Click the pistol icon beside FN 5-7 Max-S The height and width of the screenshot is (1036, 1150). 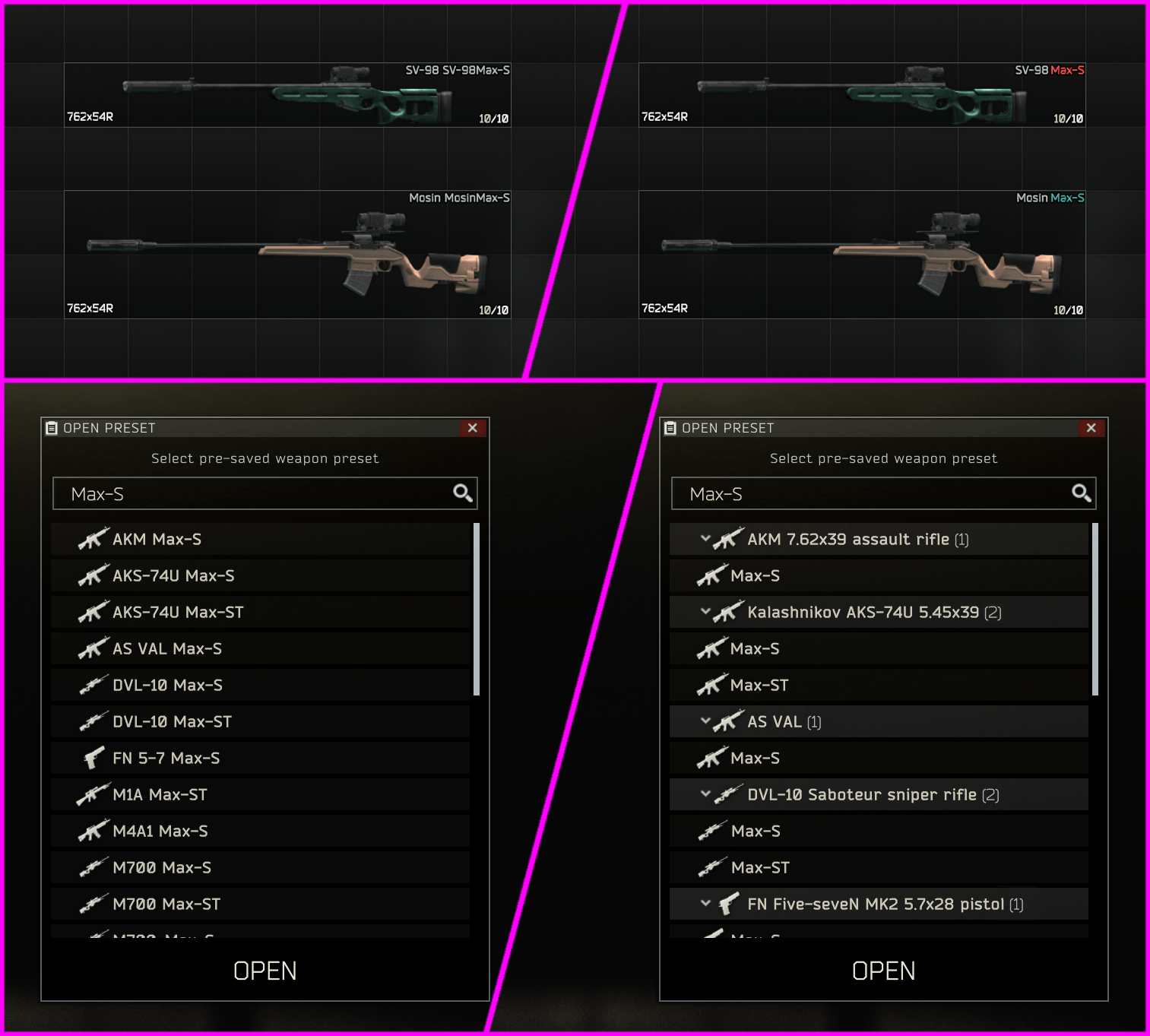(93, 758)
